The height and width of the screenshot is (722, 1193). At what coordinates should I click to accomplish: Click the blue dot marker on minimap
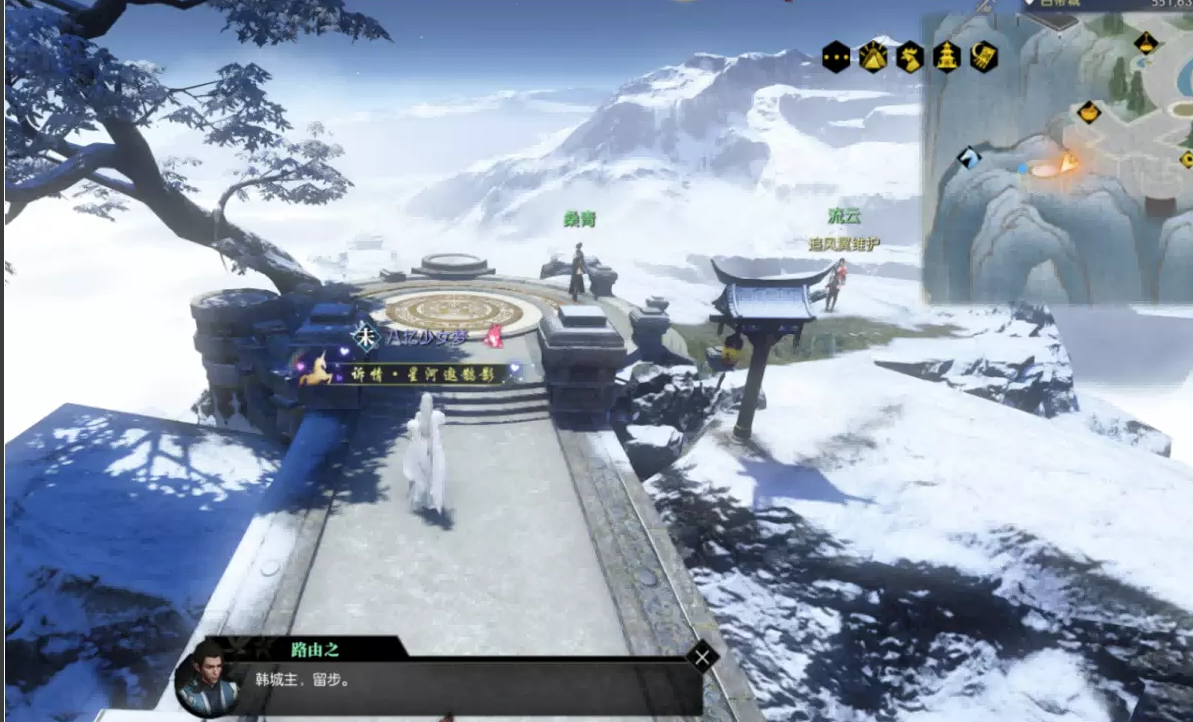pos(1023,170)
